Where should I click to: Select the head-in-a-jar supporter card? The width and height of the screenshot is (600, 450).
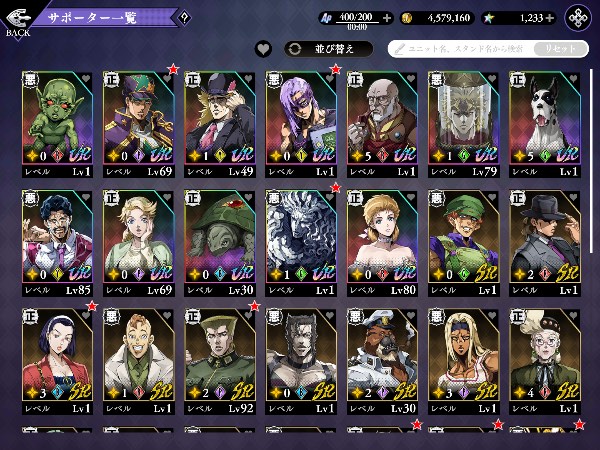coord(465,123)
